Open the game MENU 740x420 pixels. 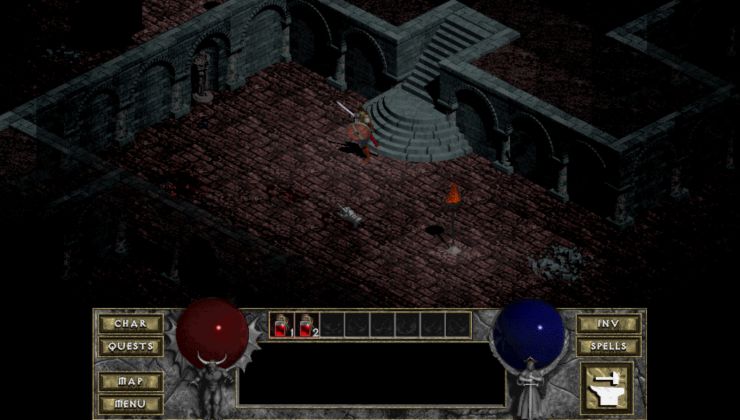(x=131, y=403)
